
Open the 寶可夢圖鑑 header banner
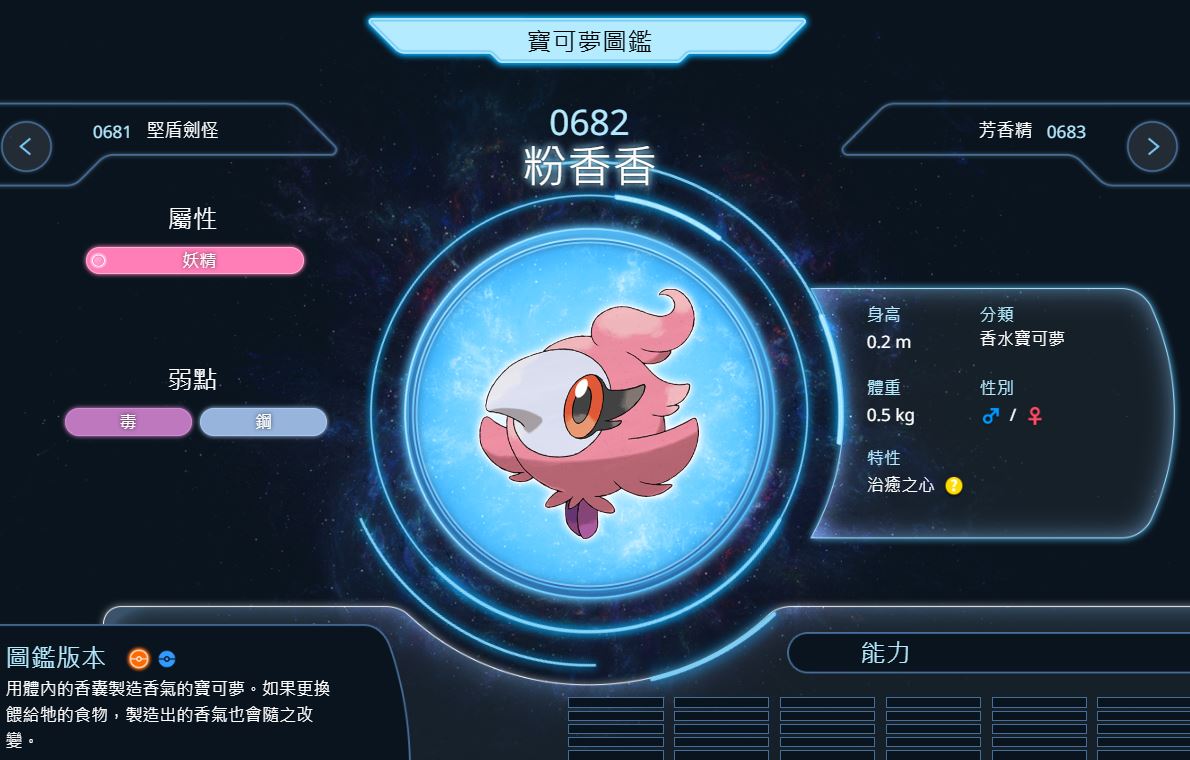(x=589, y=41)
